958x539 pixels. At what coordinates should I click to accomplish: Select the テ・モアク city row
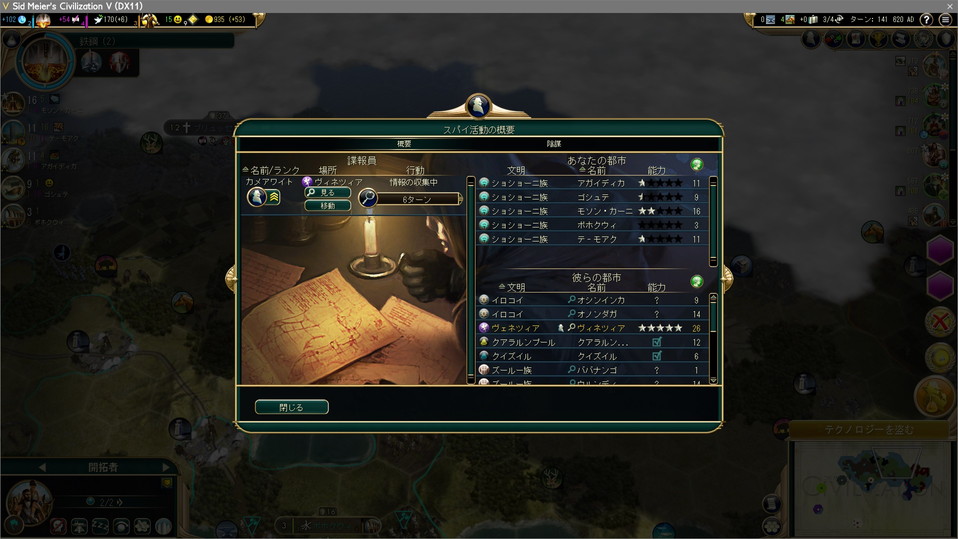[x=592, y=239]
